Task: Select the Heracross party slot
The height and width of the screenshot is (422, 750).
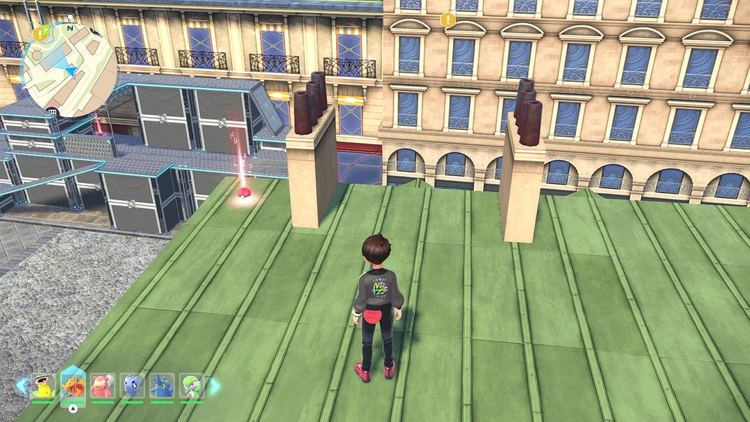Action: coord(162,386)
